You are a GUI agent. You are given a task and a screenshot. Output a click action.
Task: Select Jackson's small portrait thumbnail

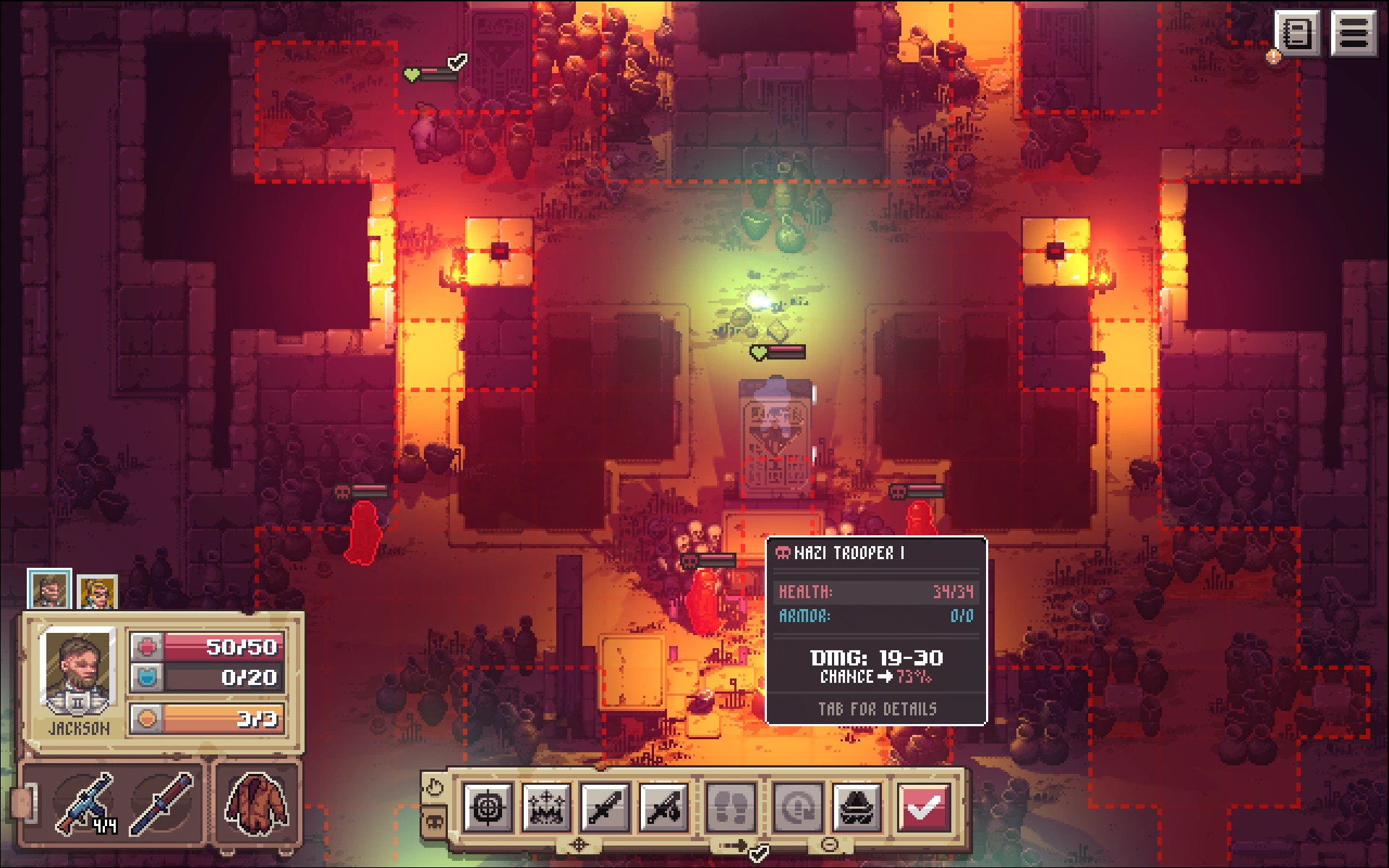[x=49, y=590]
